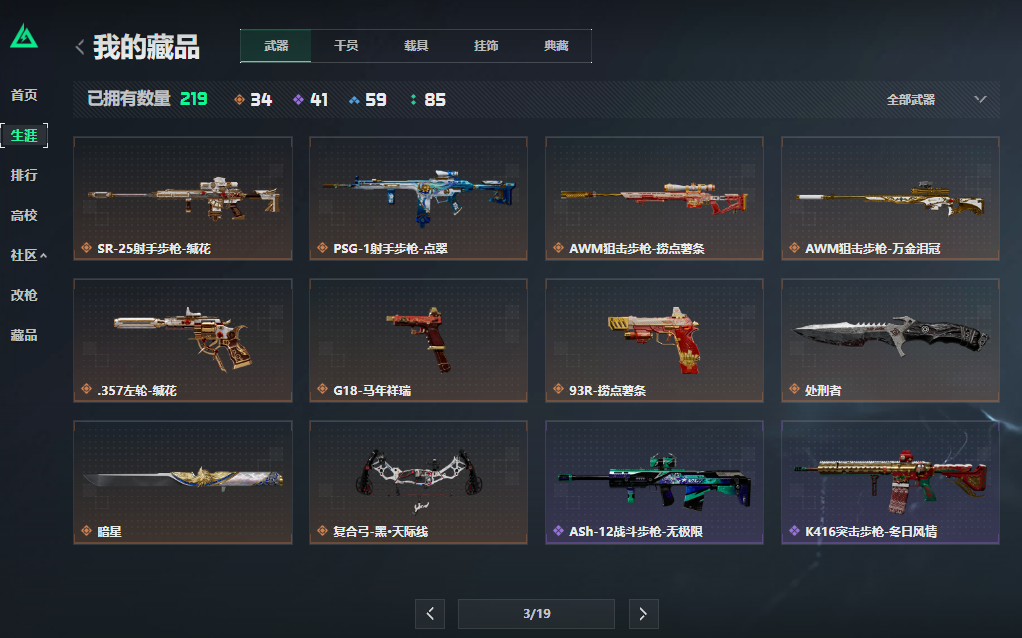The width and height of the screenshot is (1022, 638).
Task: Open the 全部武器 filter dropdown
Action: (936, 100)
